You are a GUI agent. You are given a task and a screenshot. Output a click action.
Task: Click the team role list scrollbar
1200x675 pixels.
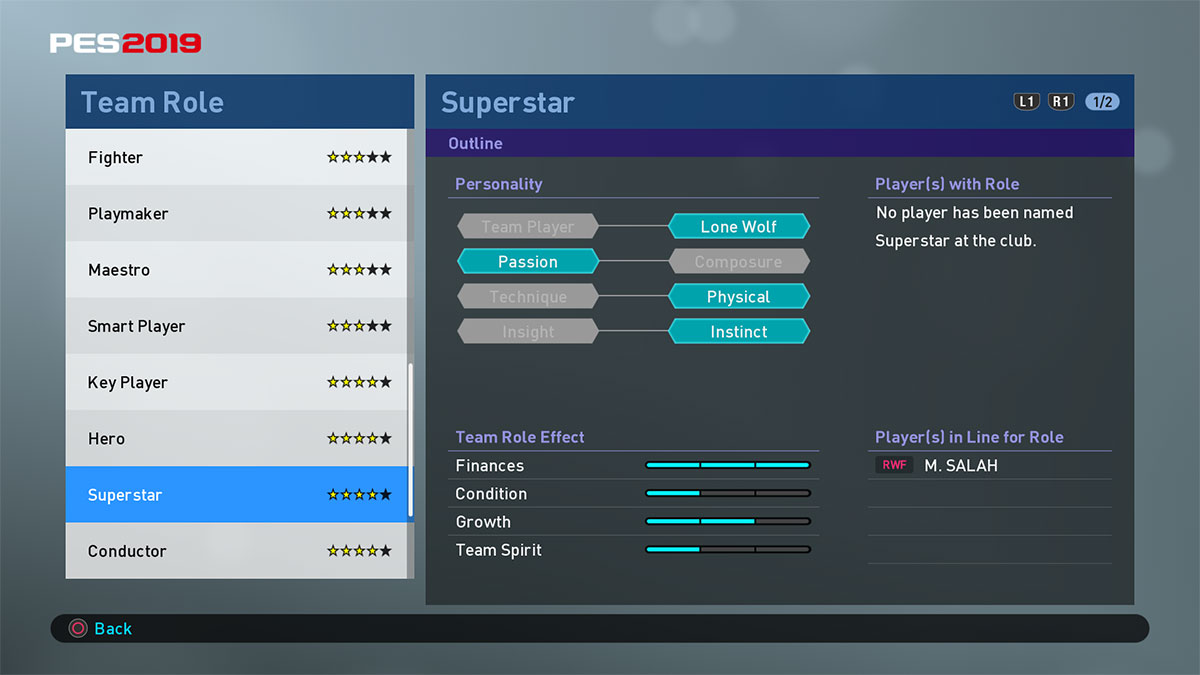[x=410, y=440]
